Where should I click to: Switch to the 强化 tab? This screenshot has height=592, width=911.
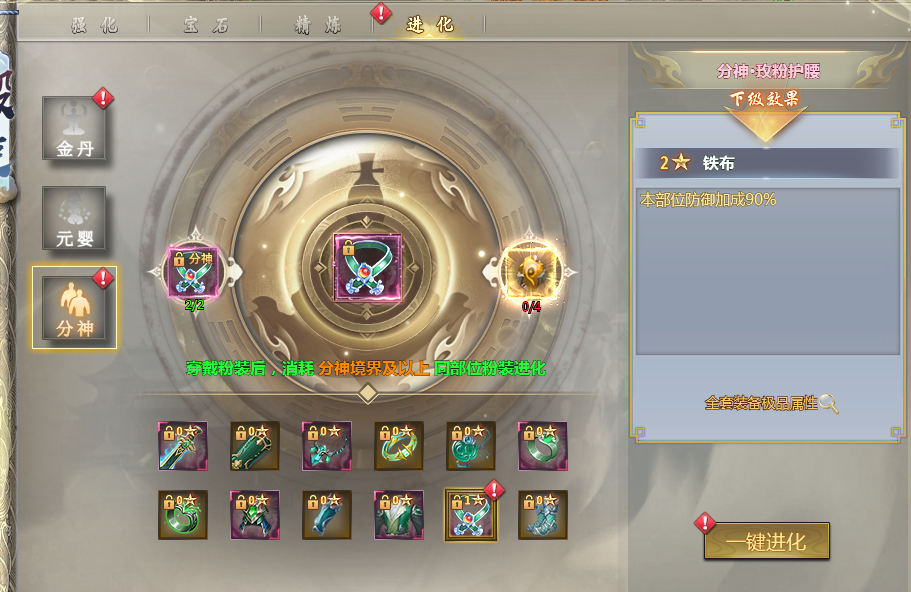click(96, 25)
